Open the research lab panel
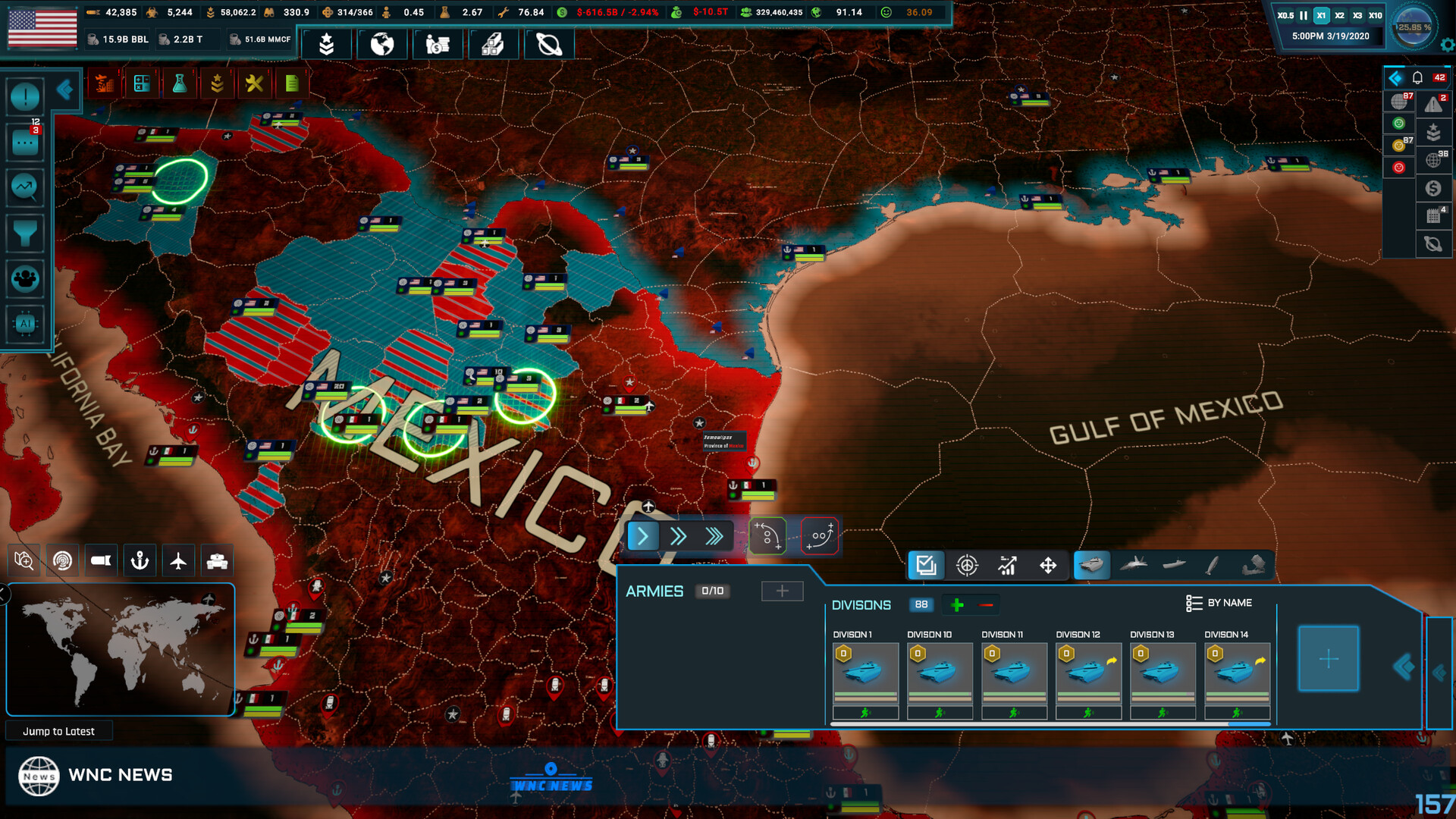The image size is (1456, 819). [x=180, y=83]
